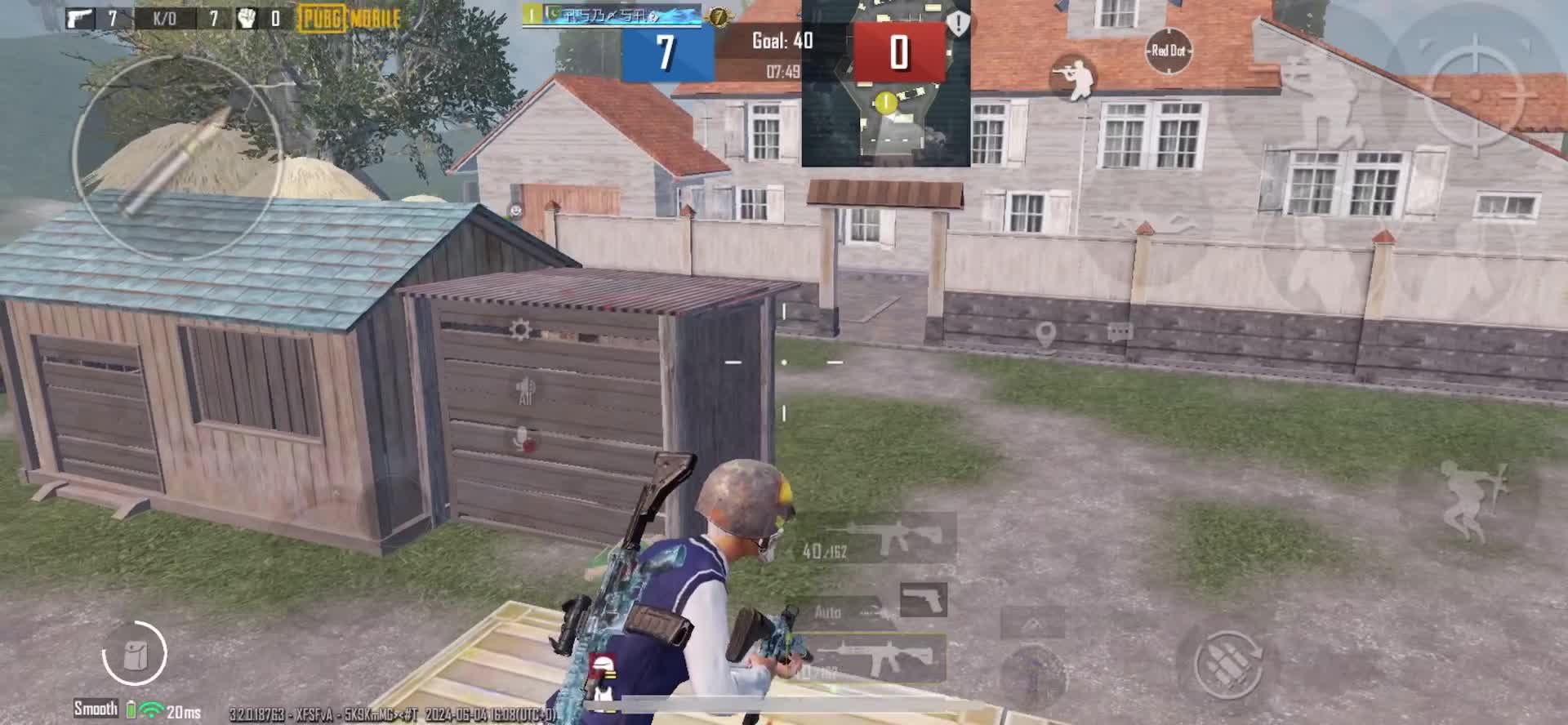
Task: Tap the minimap alert shield icon
Action: 958,23
